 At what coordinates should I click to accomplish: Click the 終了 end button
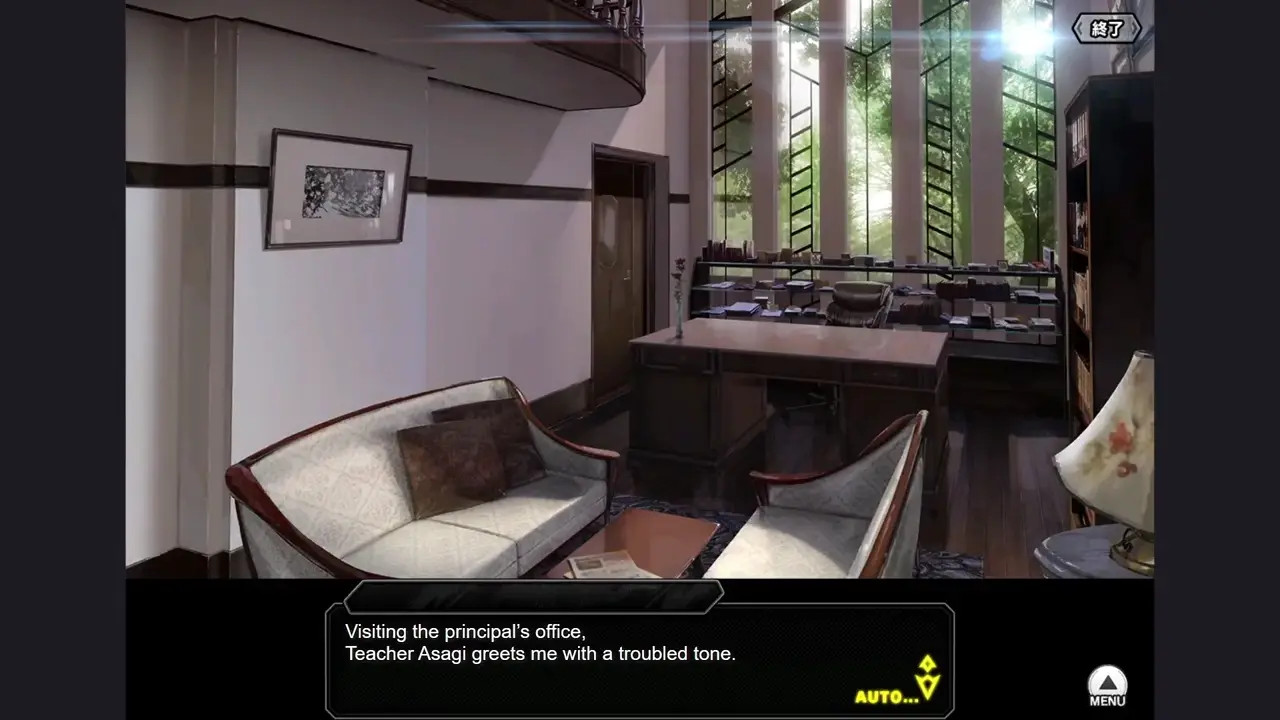(1106, 29)
